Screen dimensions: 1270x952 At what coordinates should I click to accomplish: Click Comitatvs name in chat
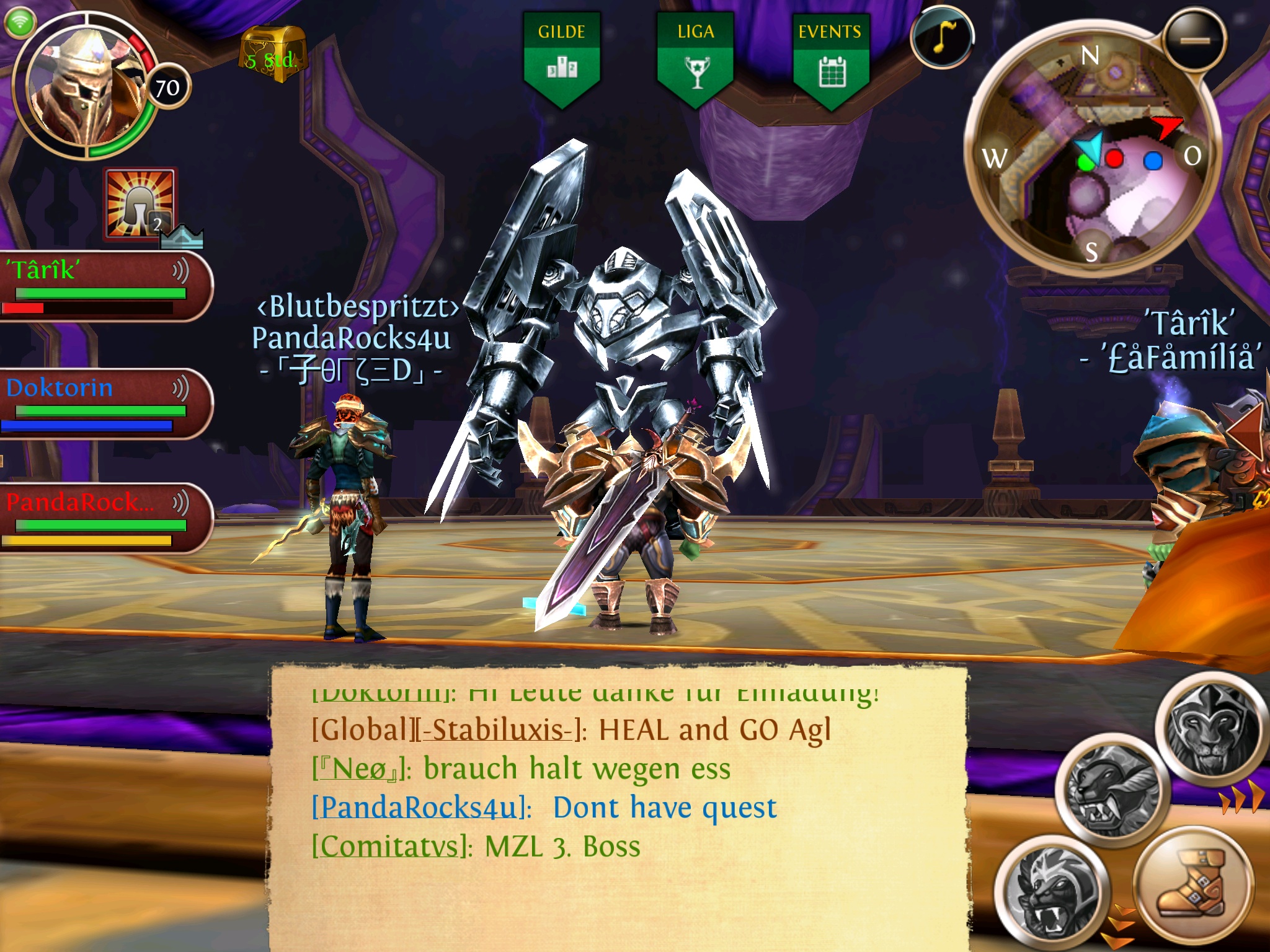coord(389,847)
